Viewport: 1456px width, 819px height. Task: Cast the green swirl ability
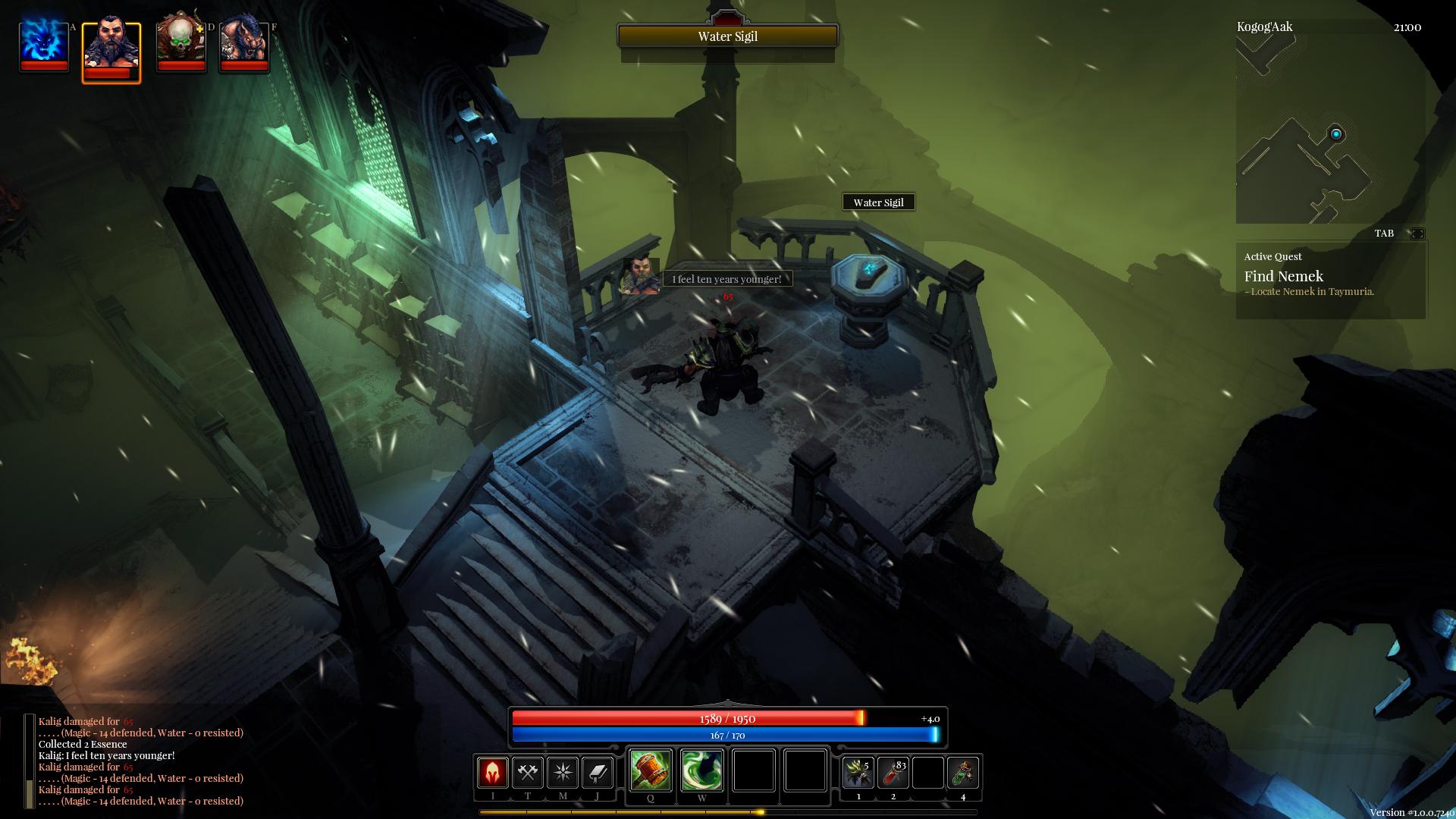(x=701, y=770)
